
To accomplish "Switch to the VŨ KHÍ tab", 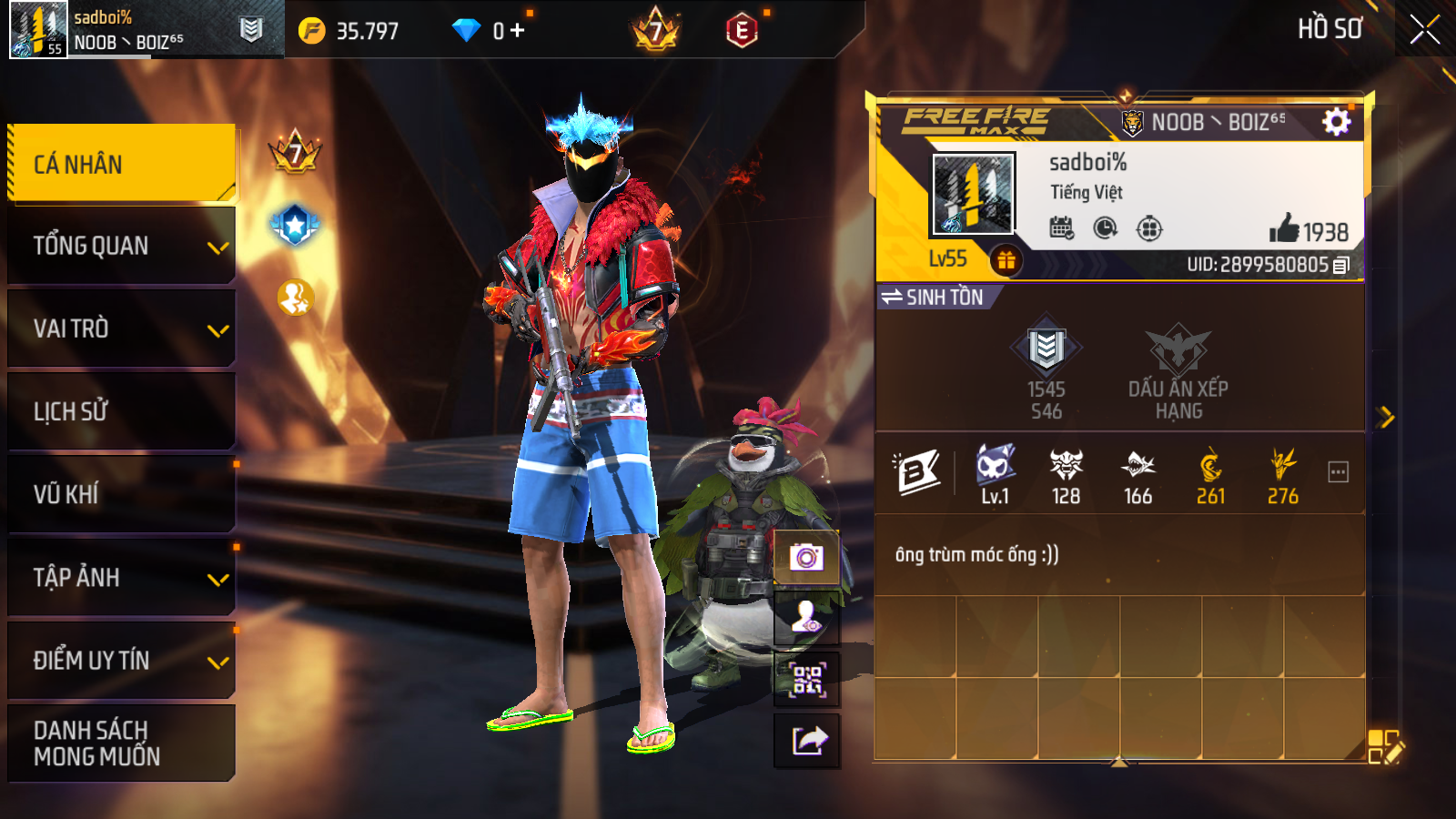I will click(121, 494).
